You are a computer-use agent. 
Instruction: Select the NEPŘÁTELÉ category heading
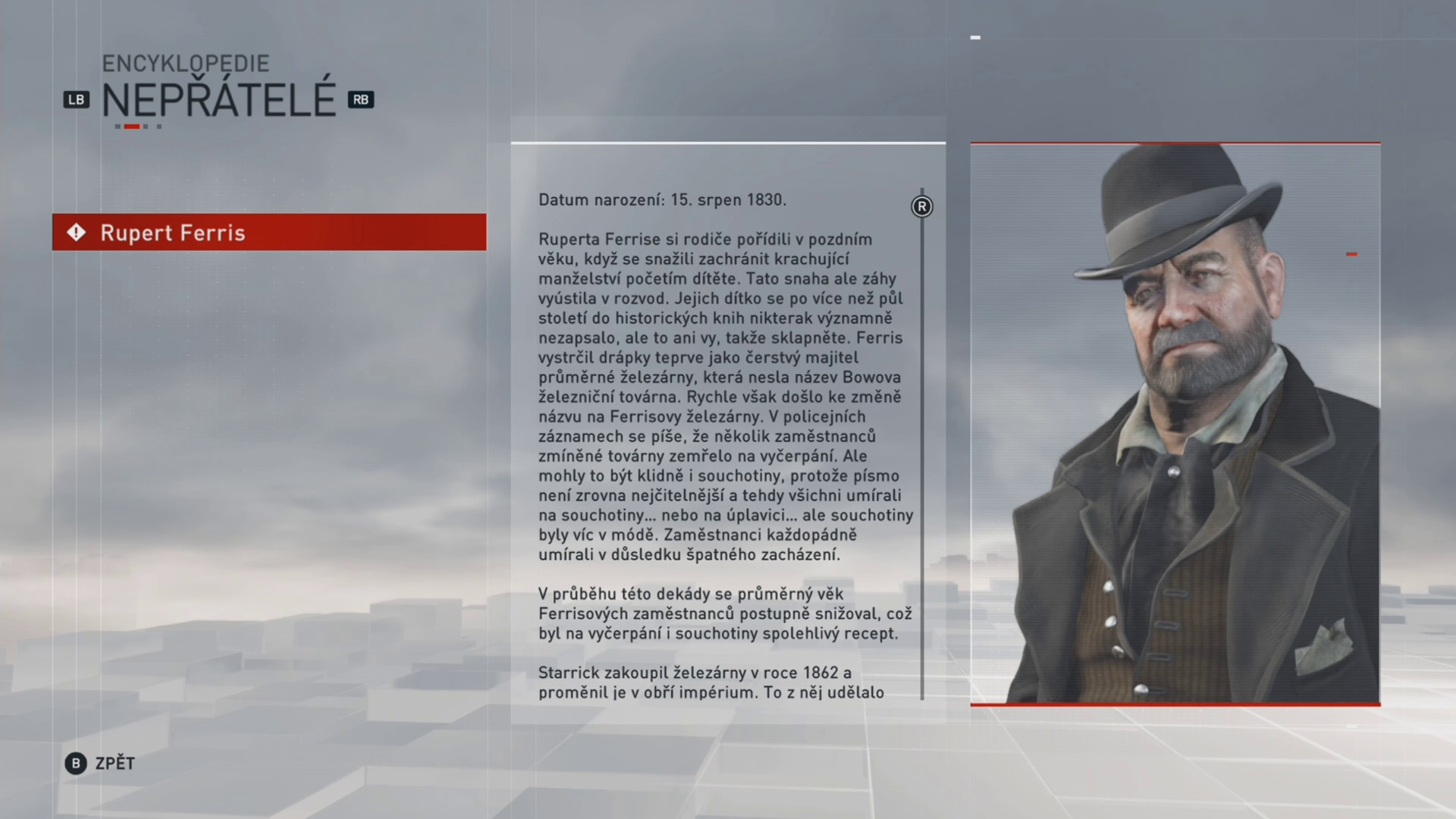(x=218, y=98)
